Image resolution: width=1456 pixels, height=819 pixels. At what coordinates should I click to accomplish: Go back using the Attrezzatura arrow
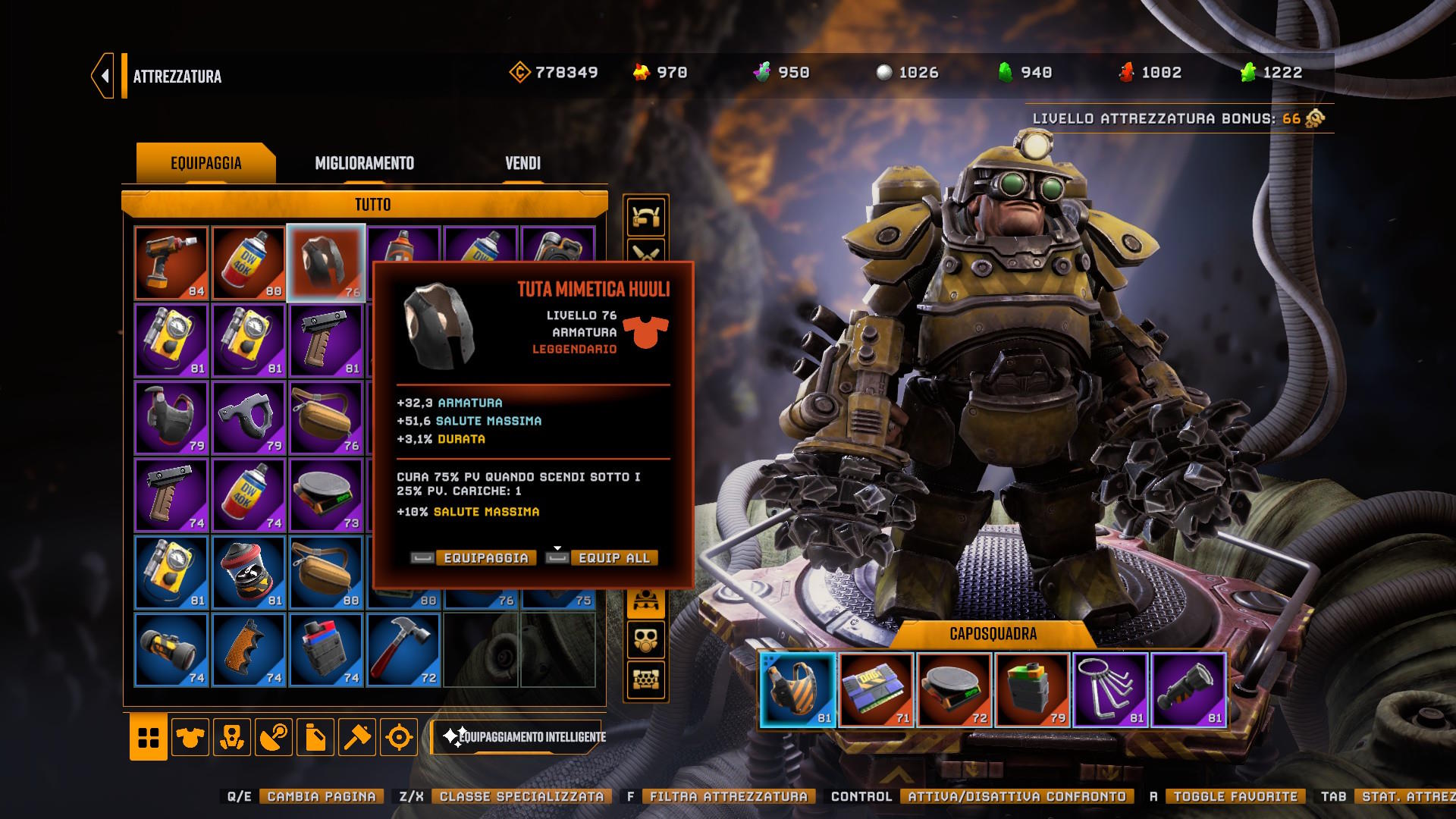[x=103, y=76]
